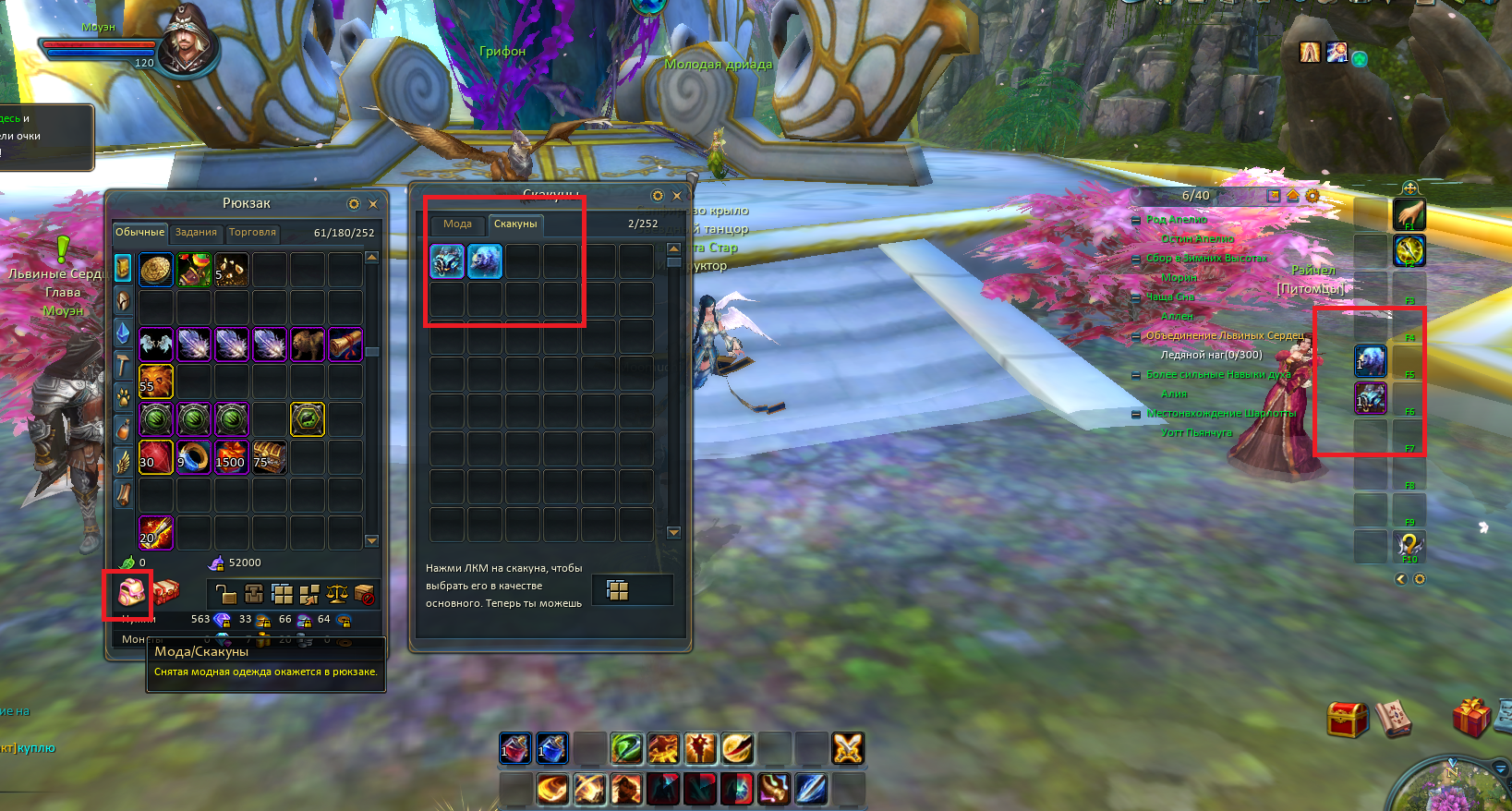
Task: Use the red health potion hotbar slot
Action: coord(515,748)
